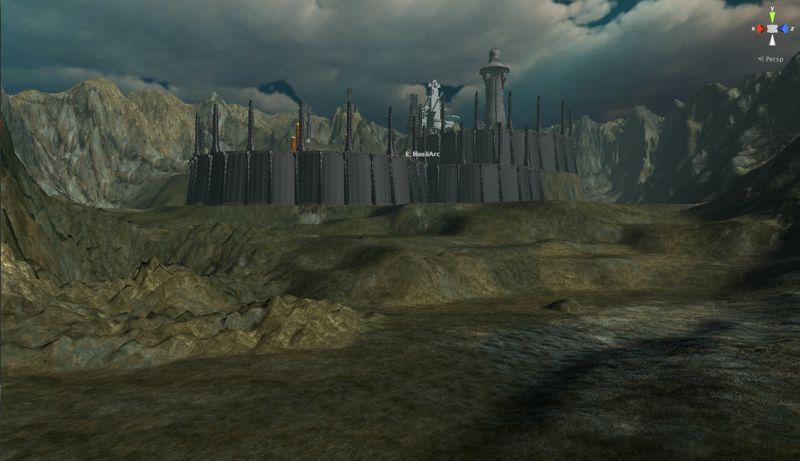
Task: Toggle the Persp projection label
Action: coord(770,59)
